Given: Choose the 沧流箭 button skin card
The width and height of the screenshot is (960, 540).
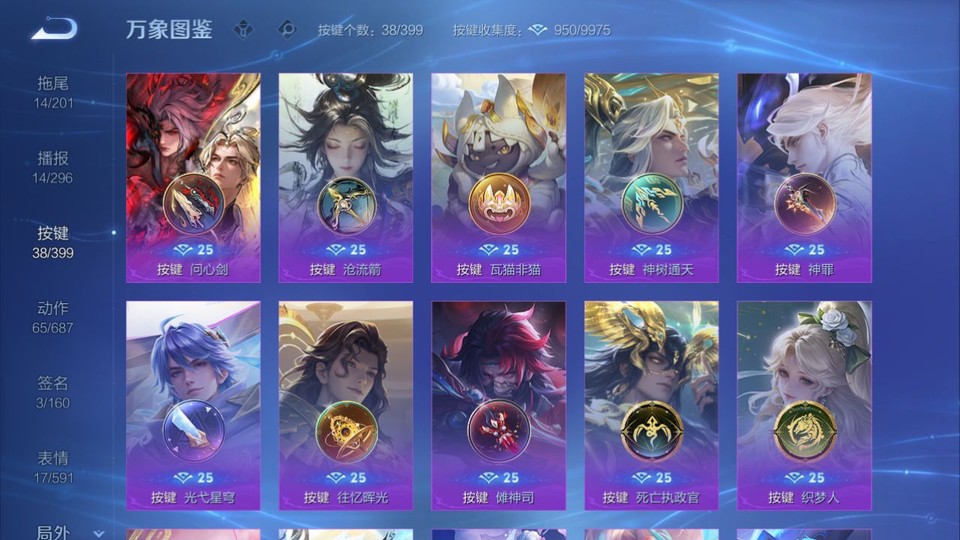Looking at the screenshot, I should pos(346,178).
